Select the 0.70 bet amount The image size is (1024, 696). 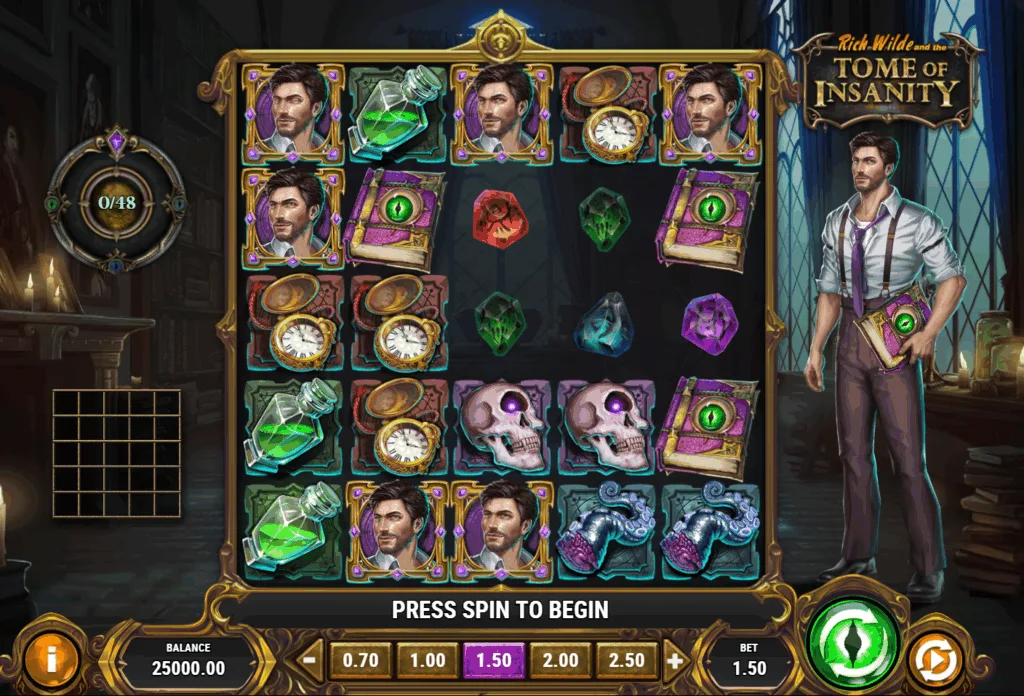tap(361, 661)
